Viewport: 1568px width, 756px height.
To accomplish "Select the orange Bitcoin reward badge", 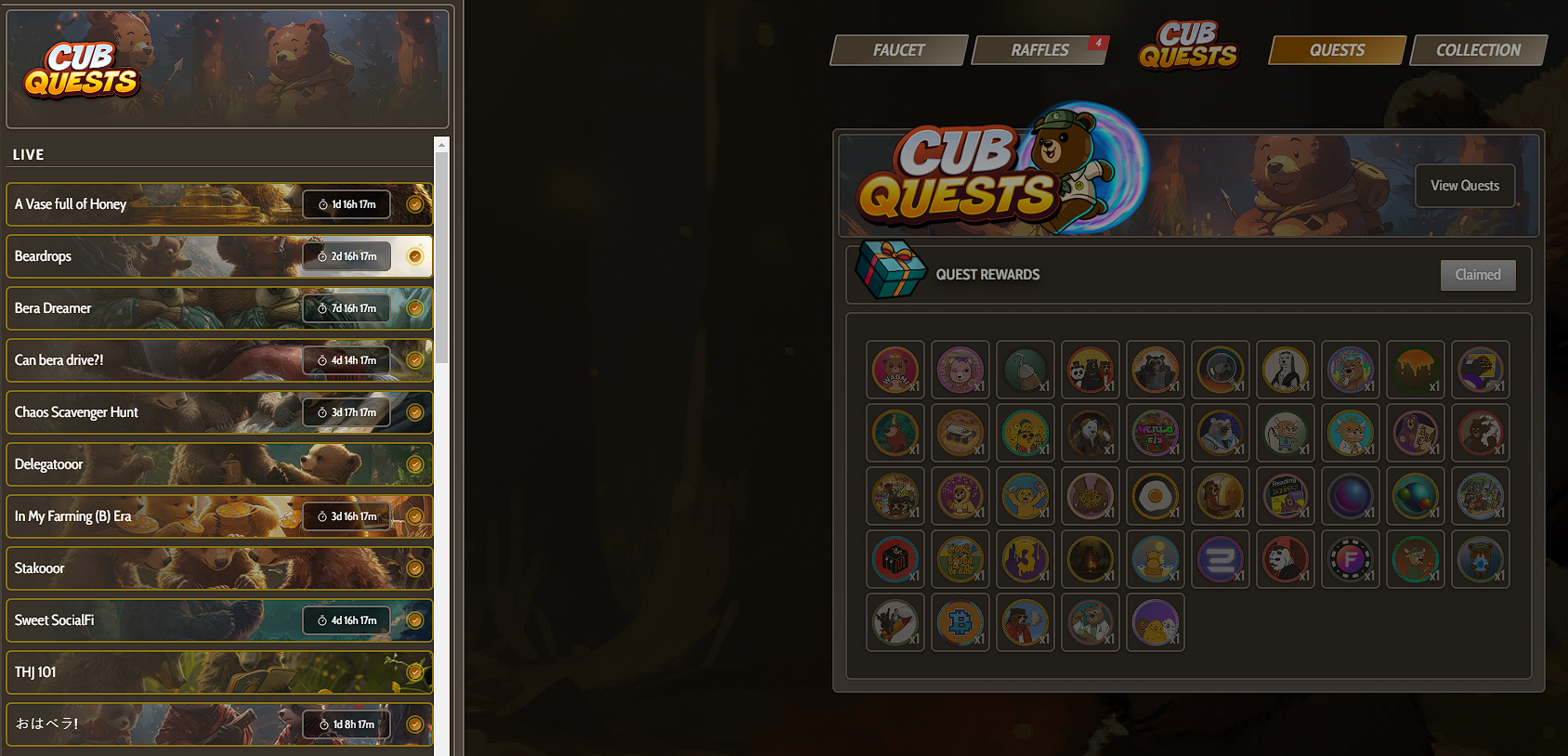I will pos(960,622).
